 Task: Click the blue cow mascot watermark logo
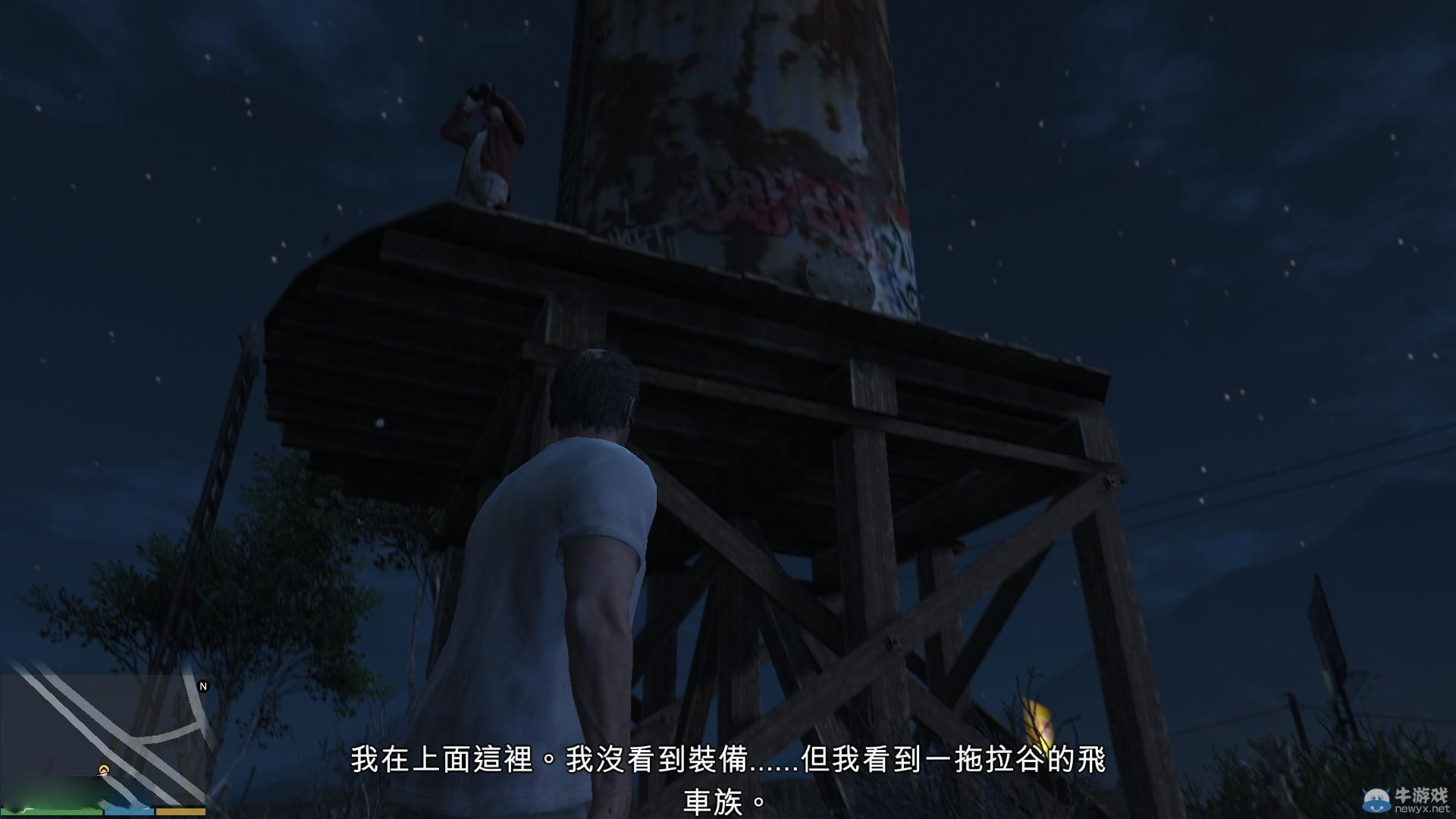tap(1376, 799)
